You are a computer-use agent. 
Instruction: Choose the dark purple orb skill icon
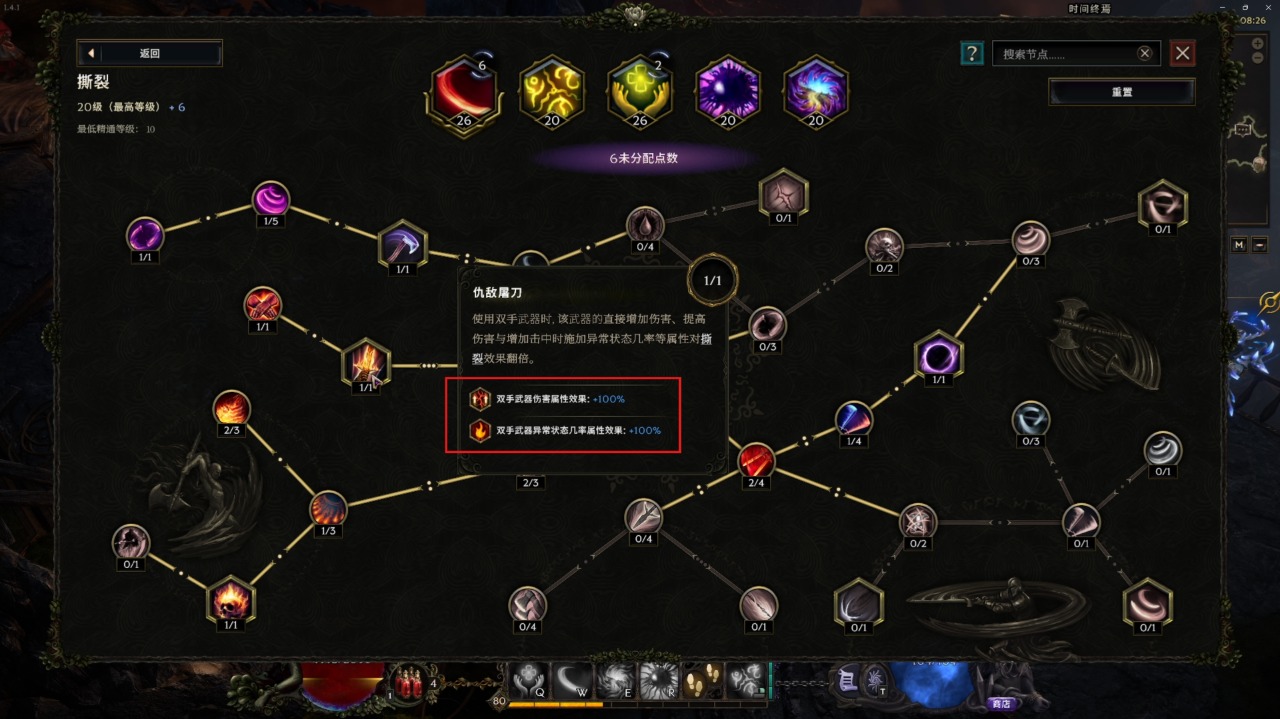[728, 92]
